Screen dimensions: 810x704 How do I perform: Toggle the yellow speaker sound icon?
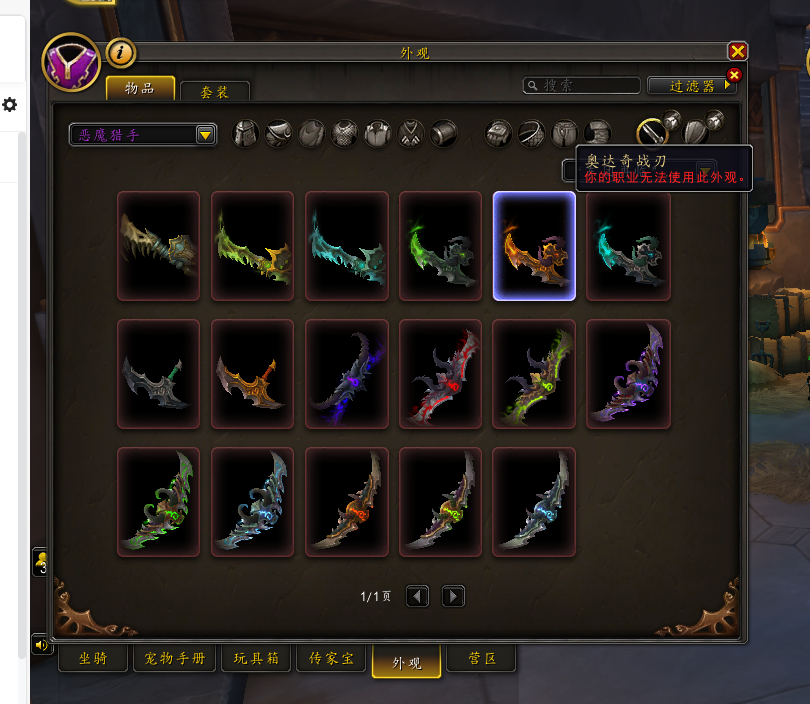click(41, 645)
